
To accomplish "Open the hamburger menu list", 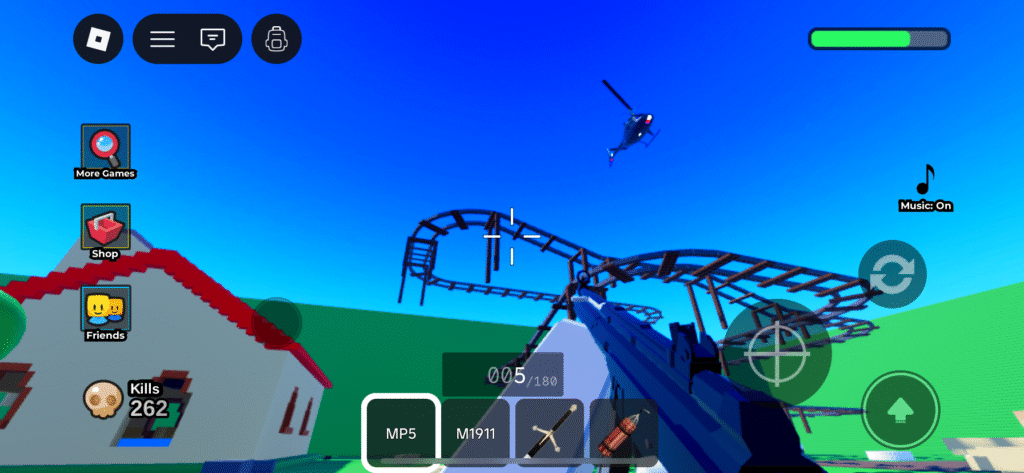I will [162, 39].
